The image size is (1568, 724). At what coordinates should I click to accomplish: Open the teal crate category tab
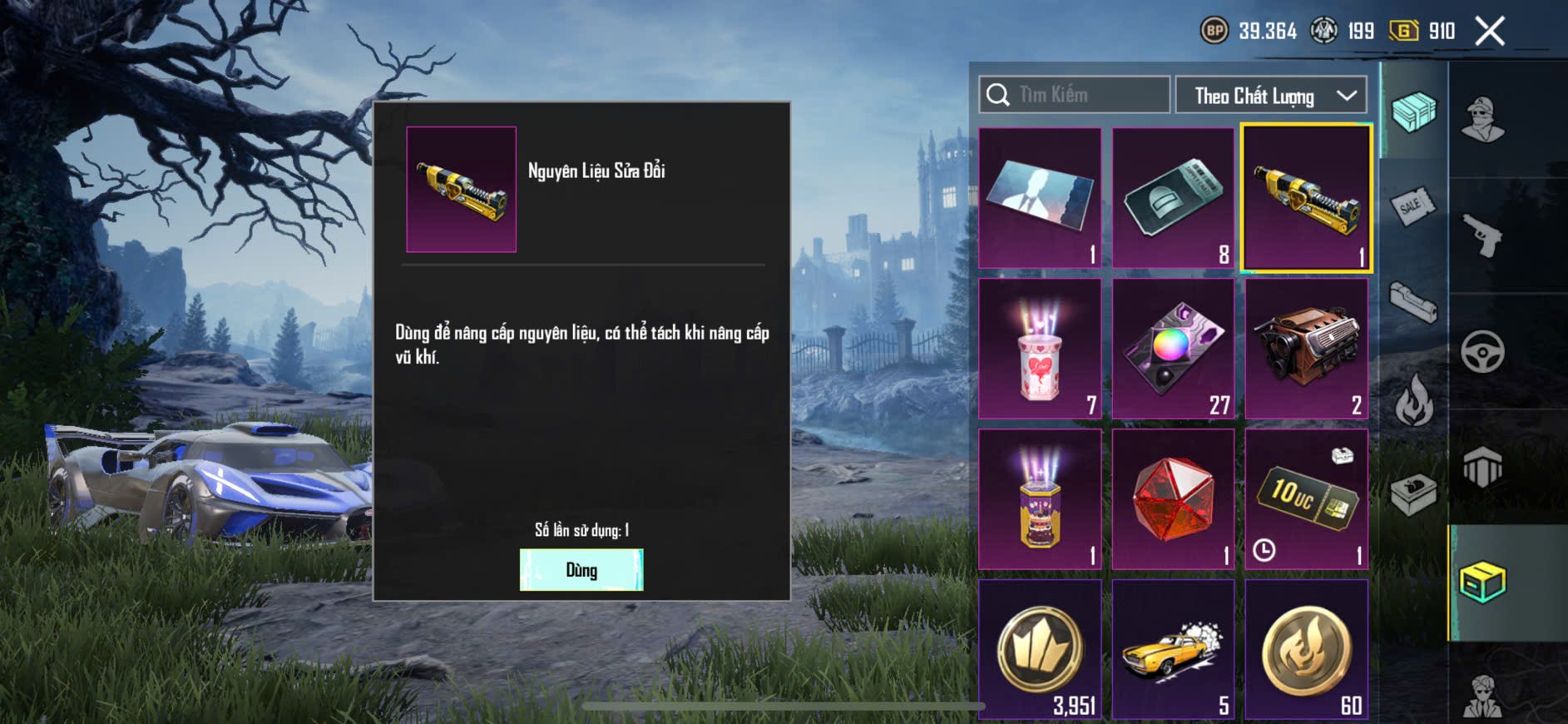(x=1412, y=112)
